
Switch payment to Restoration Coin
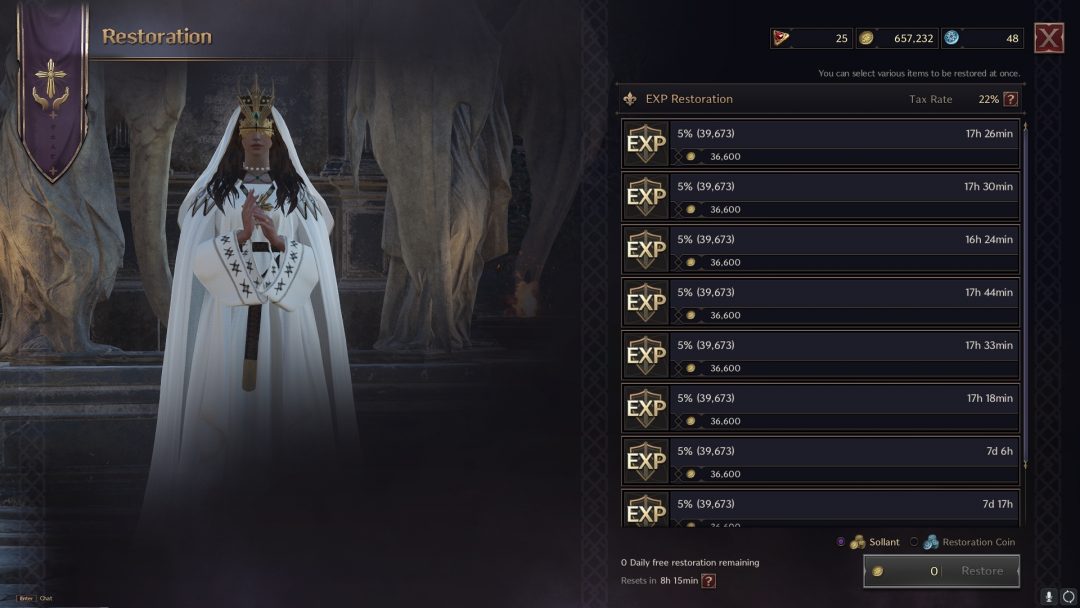(x=914, y=542)
